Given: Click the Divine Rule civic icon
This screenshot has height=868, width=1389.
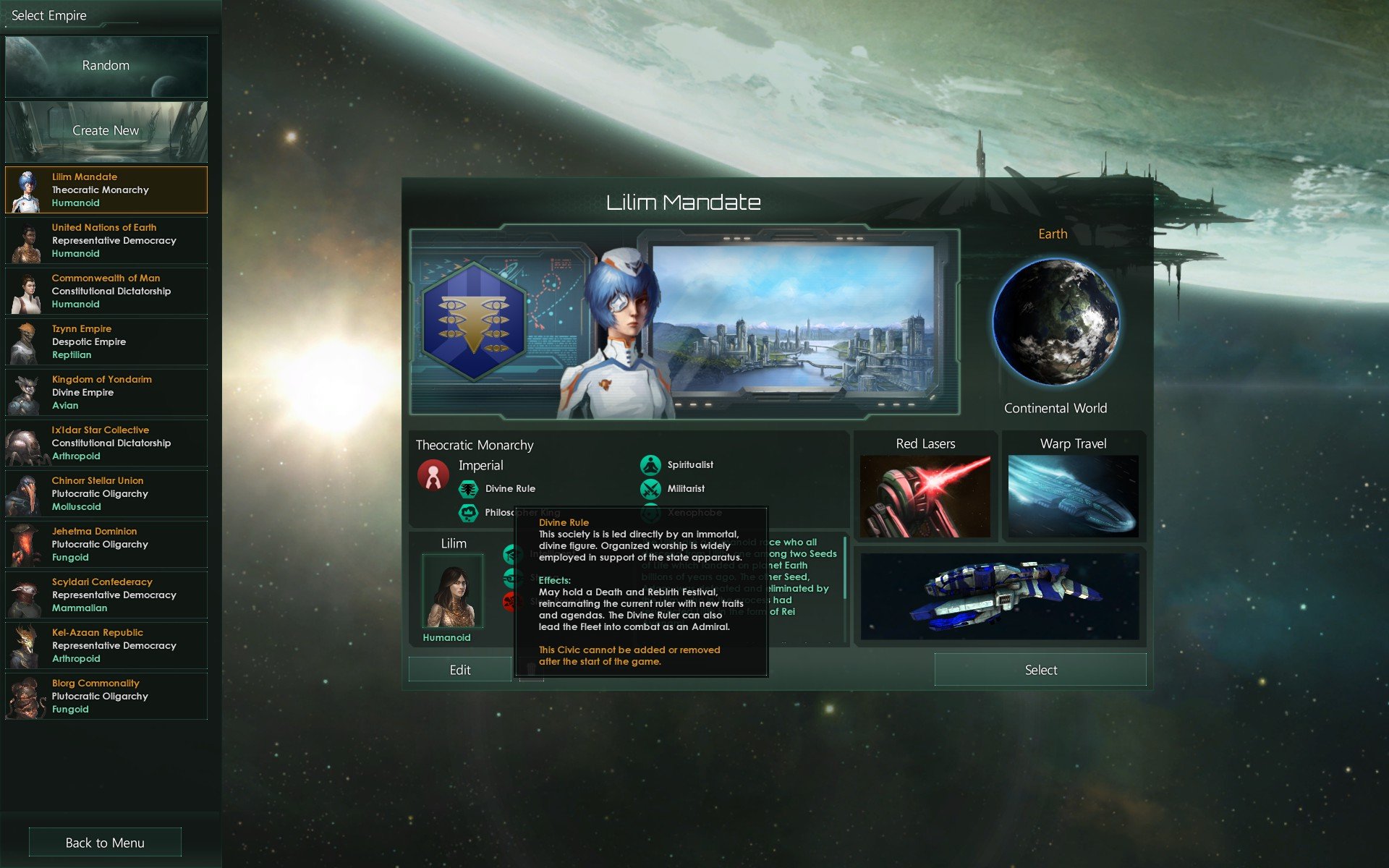Looking at the screenshot, I should pos(469,489).
